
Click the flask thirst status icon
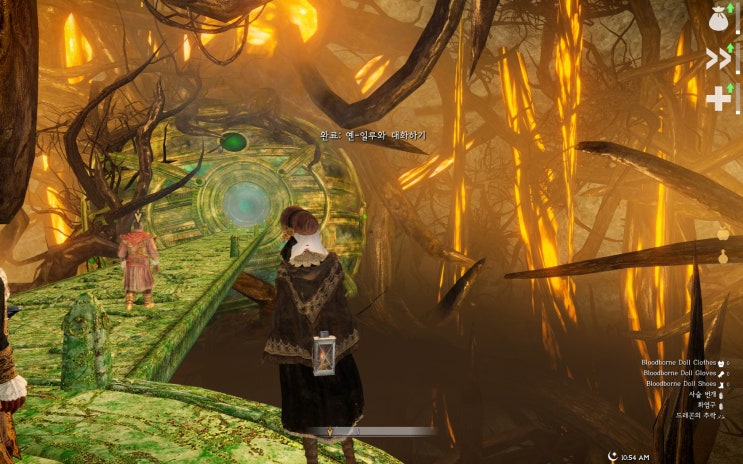[x=722, y=257]
